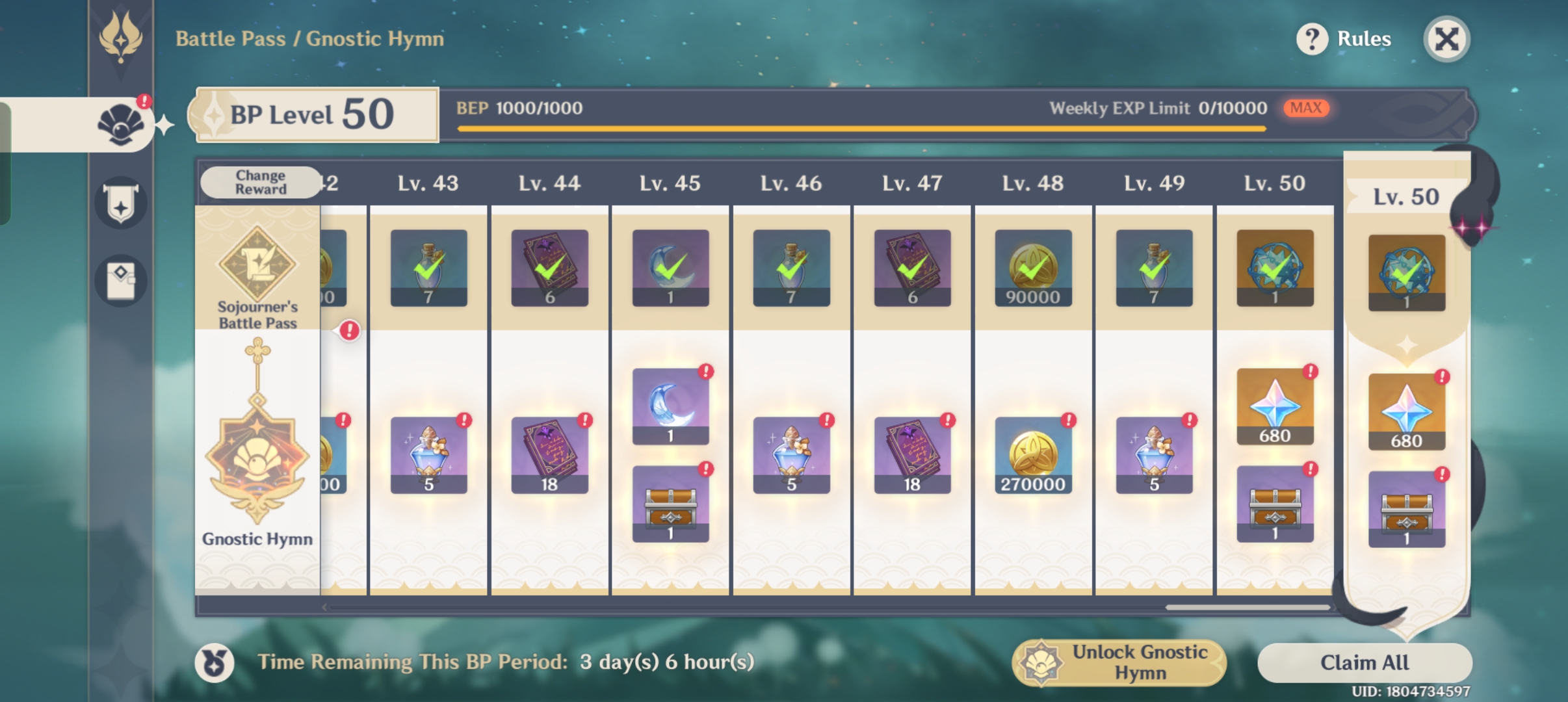Select the Lv. 45 Gnostic crescent moon reward
The image size is (1568, 702).
coord(670,406)
